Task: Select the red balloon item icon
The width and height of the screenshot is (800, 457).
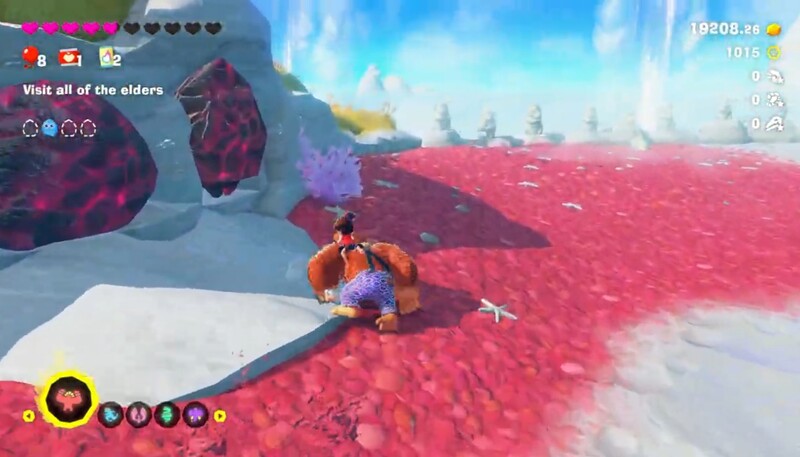Action: (x=28, y=58)
